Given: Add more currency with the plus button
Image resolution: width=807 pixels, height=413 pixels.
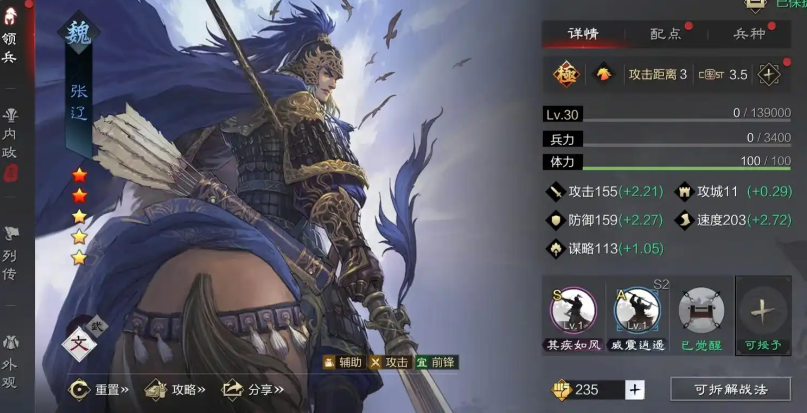Looking at the screenshot, I should pyautogui.click(x=635, y=389).
